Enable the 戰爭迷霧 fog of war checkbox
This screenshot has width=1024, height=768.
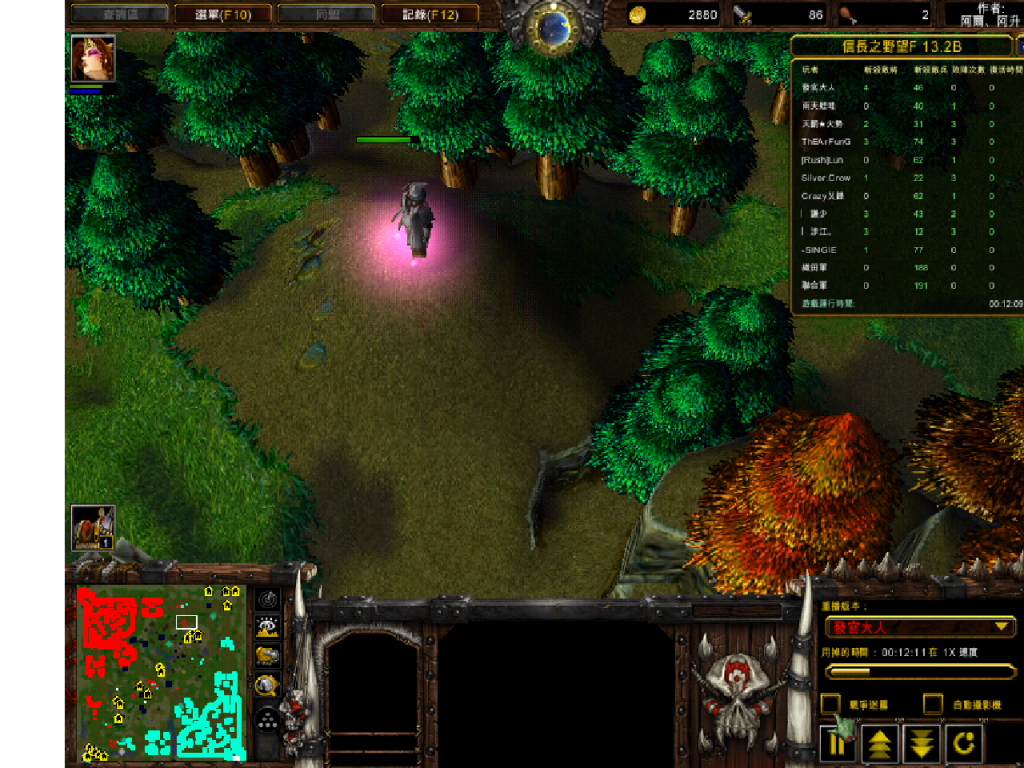(830, 704)
